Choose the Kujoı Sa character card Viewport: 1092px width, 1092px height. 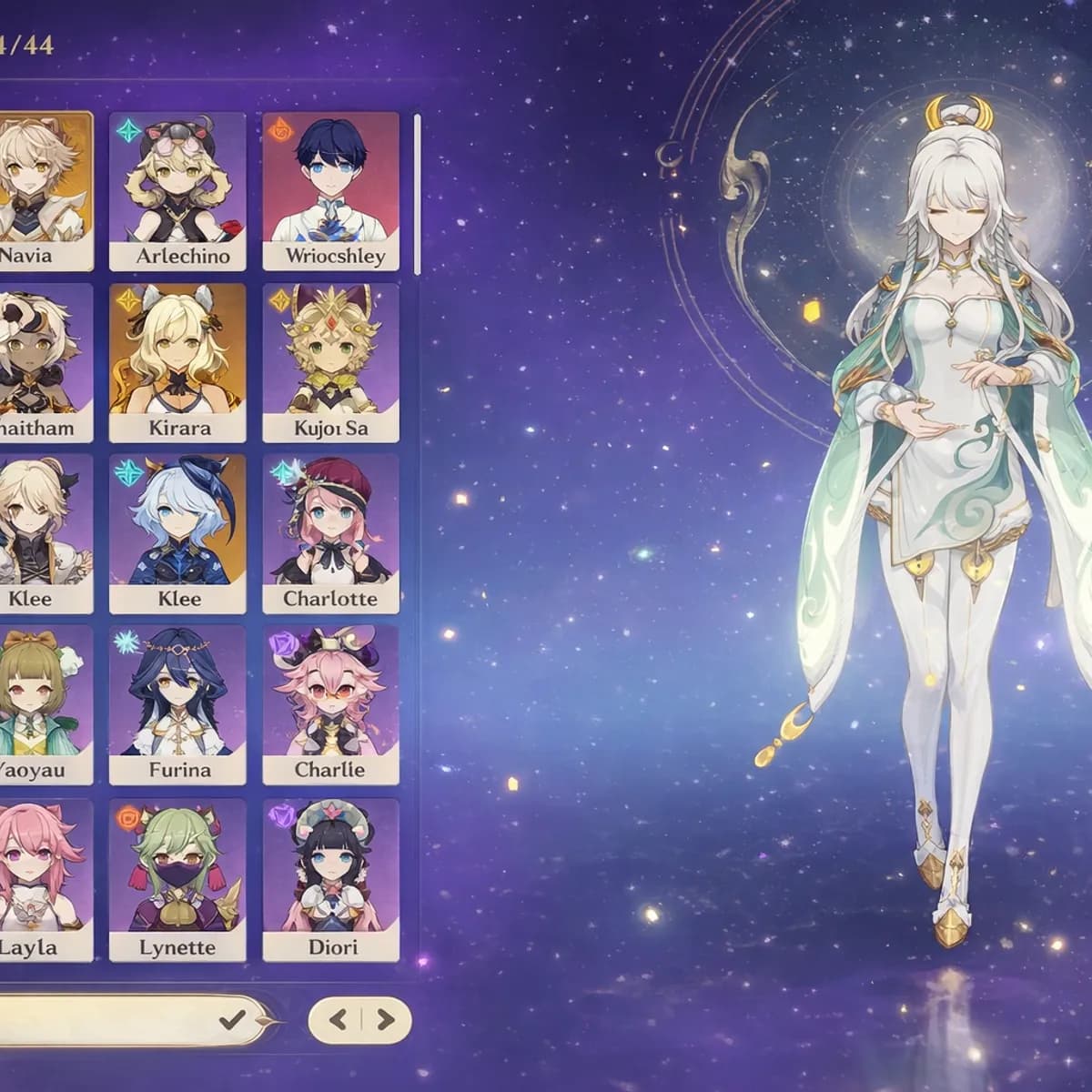coord(330,362)
